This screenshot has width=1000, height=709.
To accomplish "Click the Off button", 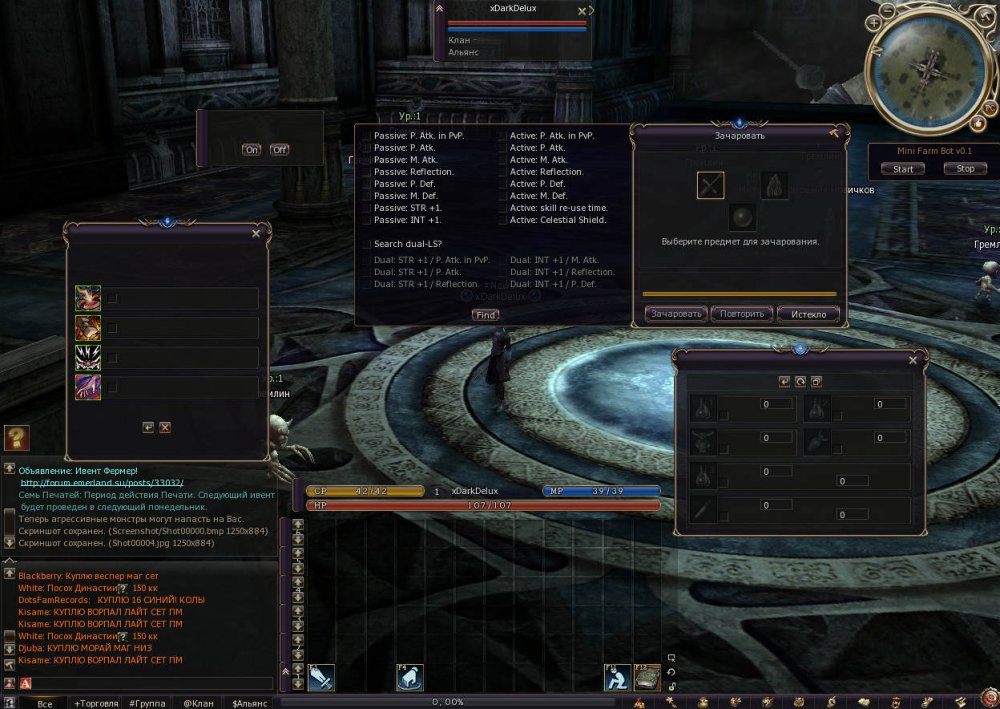I will 279,150.
